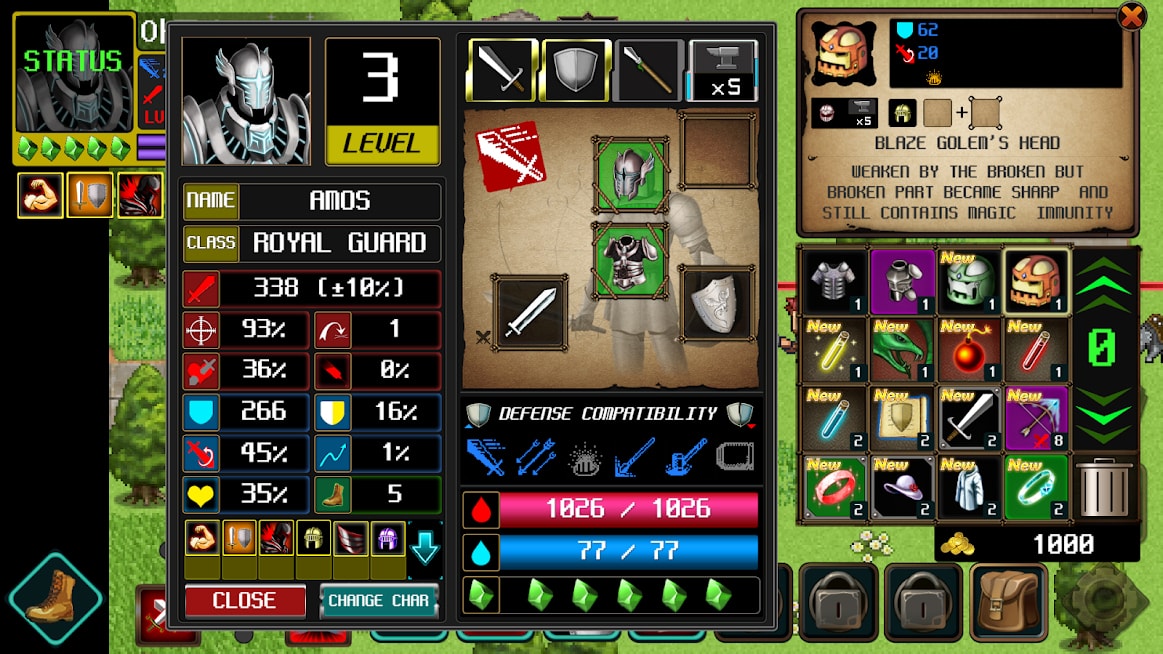The width and height of the screenshot is (1163, 654).
Task: Select the equipped winged helmet slot
Action: point(630,175)
